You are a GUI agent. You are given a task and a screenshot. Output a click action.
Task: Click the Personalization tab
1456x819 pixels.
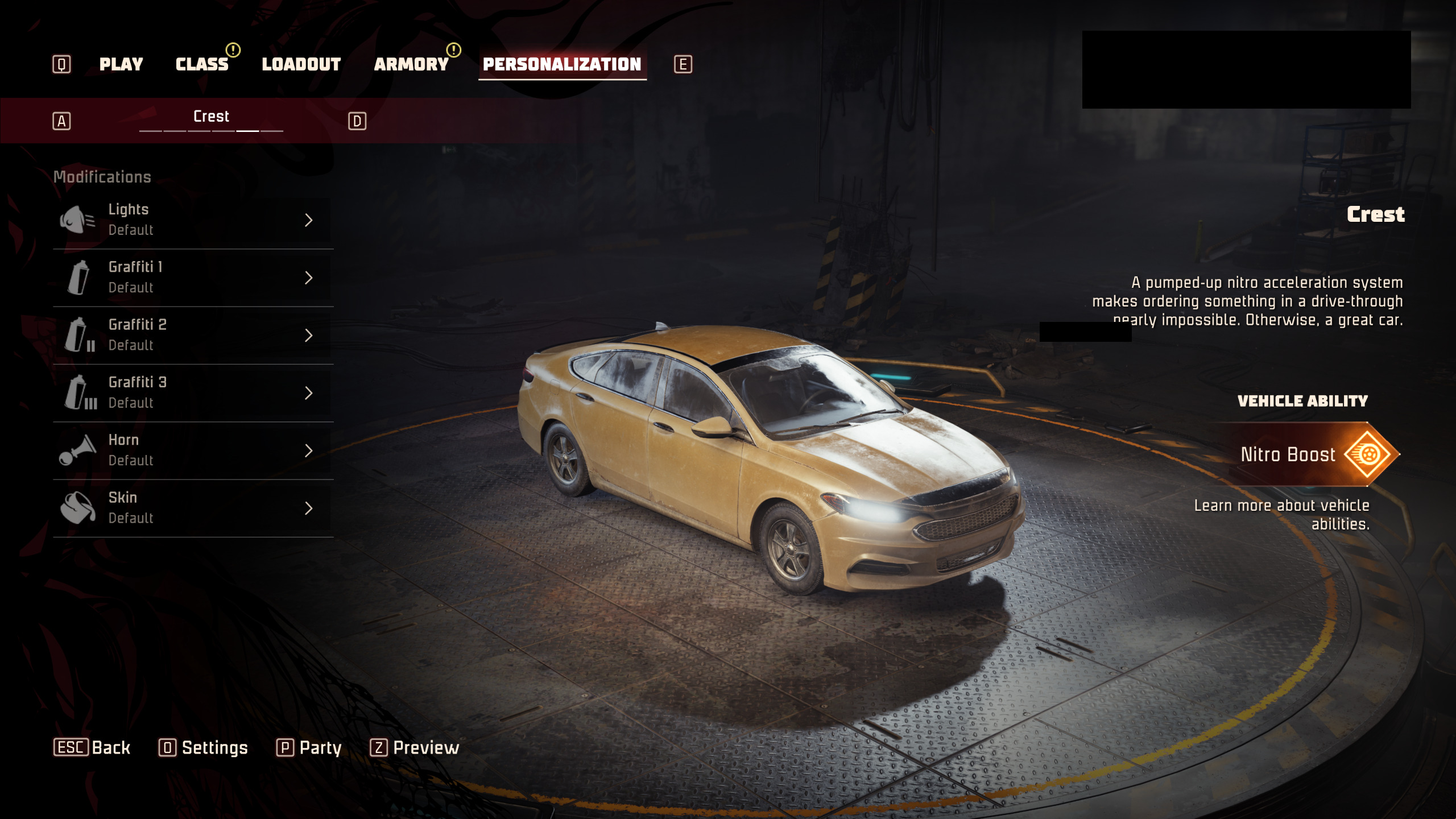[562, 64]
